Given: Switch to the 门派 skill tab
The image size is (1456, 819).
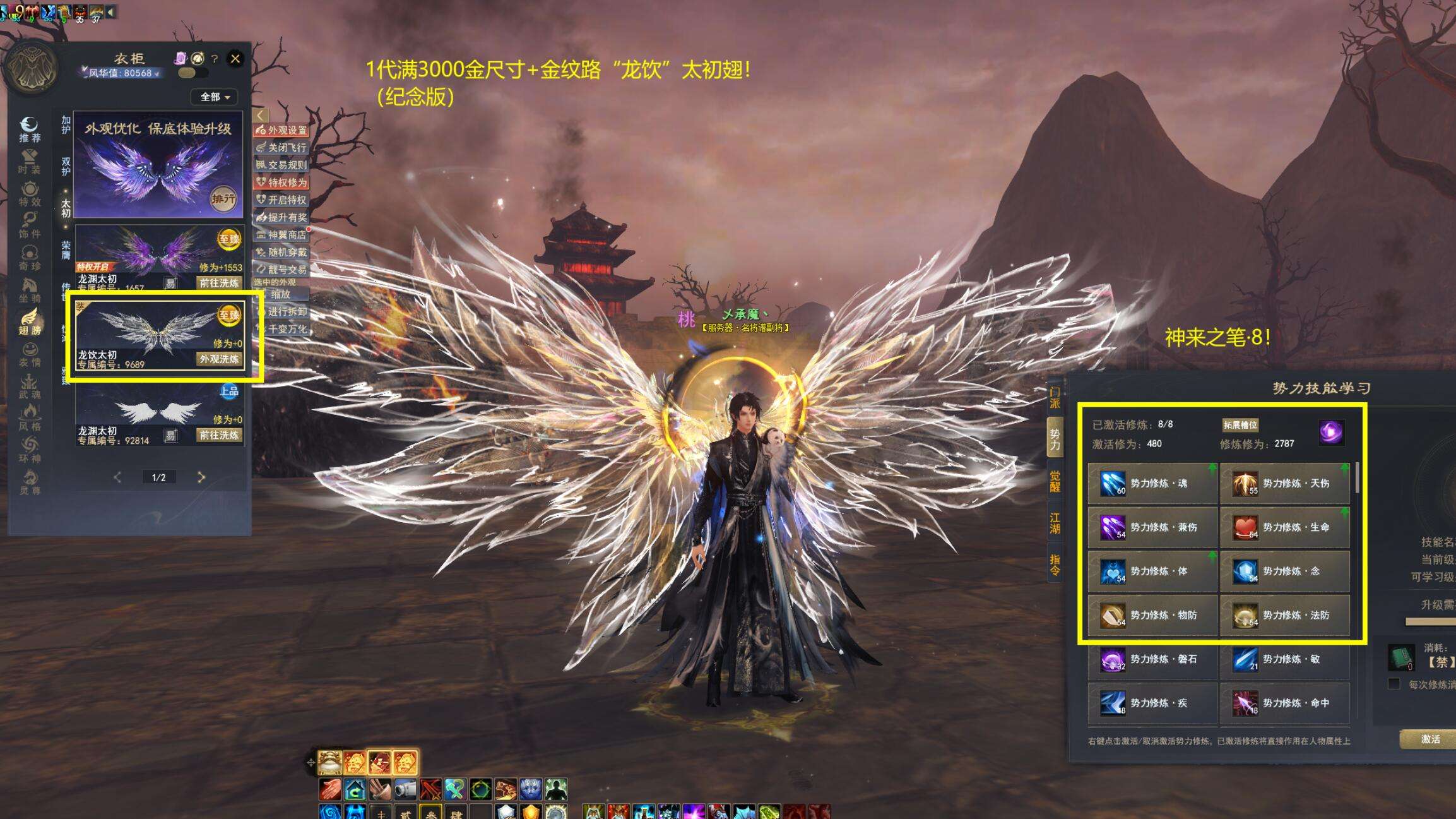Looking at the screenshot, I should [1055, 397].
